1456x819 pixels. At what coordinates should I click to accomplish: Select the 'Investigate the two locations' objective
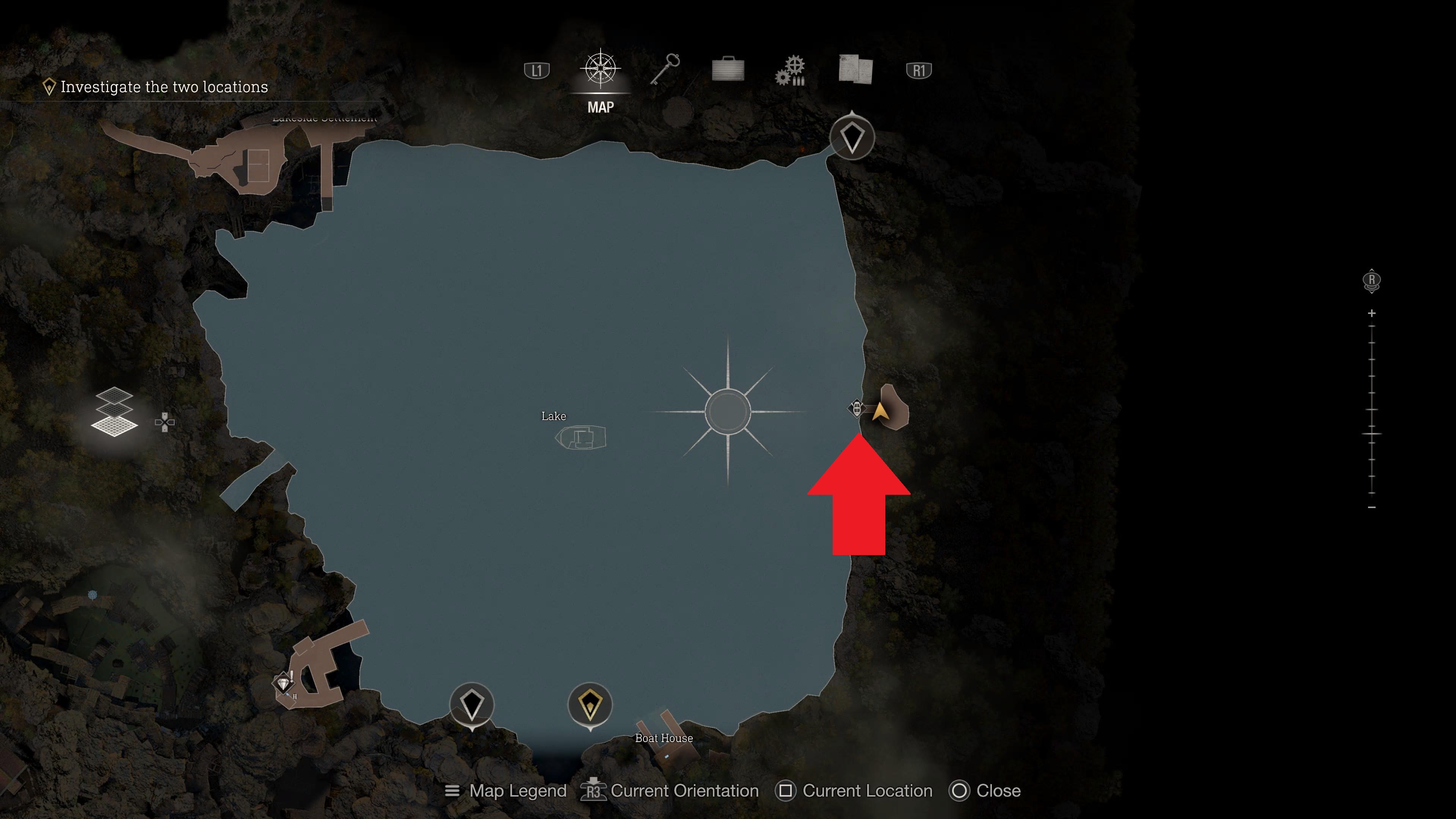(164, 87)
